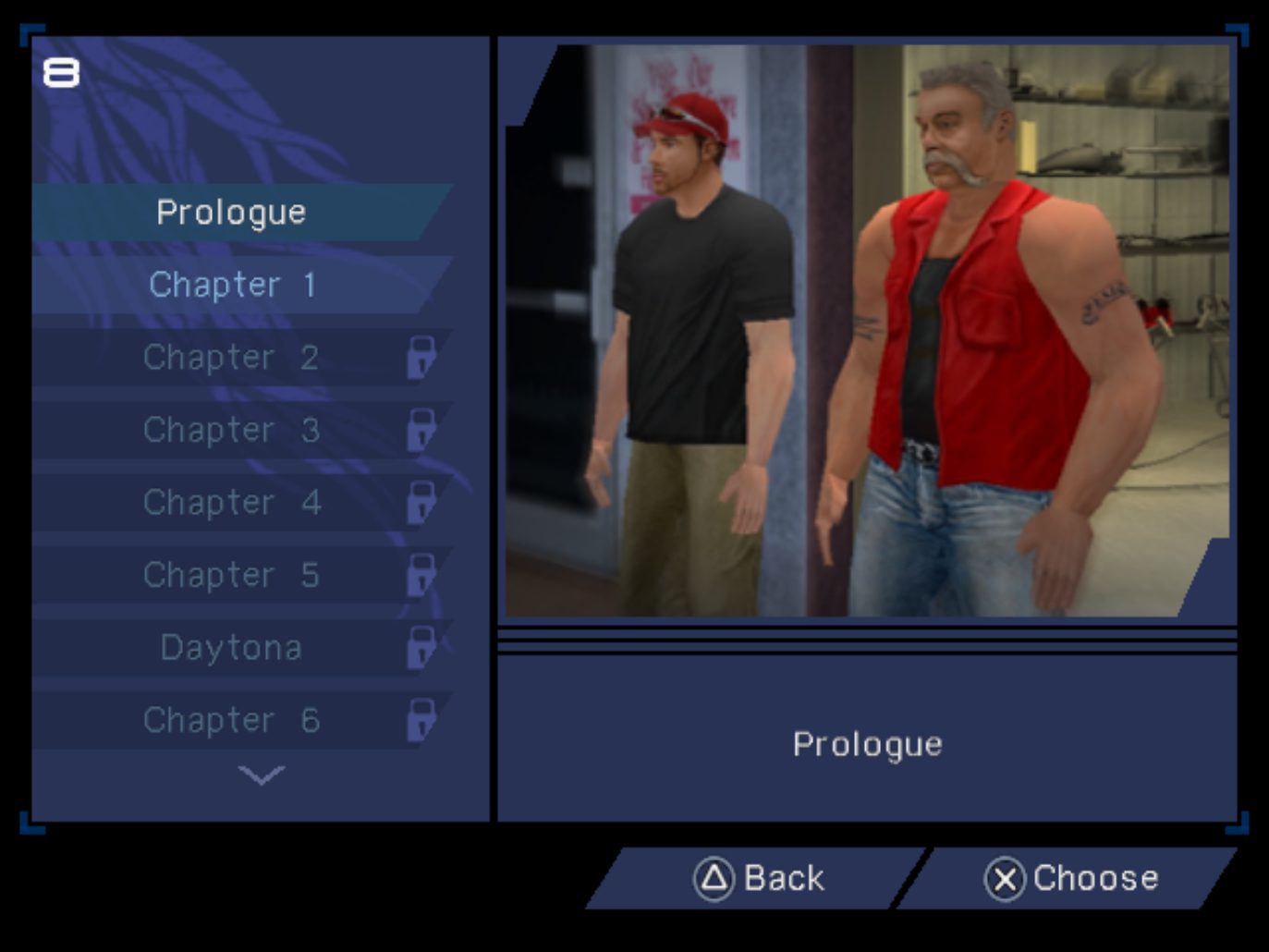
Task: Select the locked Chapter 6 entry
Action: [x=231, y=720]
